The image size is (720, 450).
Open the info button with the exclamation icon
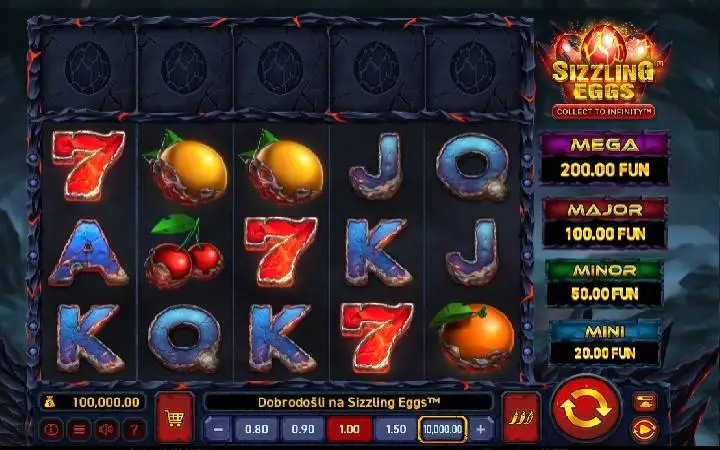click(53, 429)
